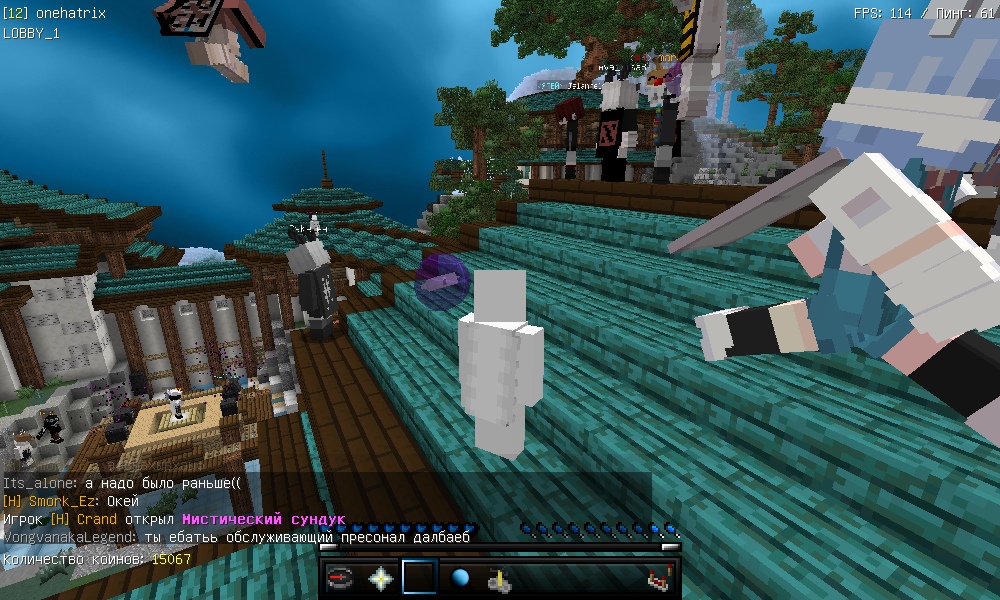Select the yellow lever item slot
1000x600 pixels.
point(499,578)
